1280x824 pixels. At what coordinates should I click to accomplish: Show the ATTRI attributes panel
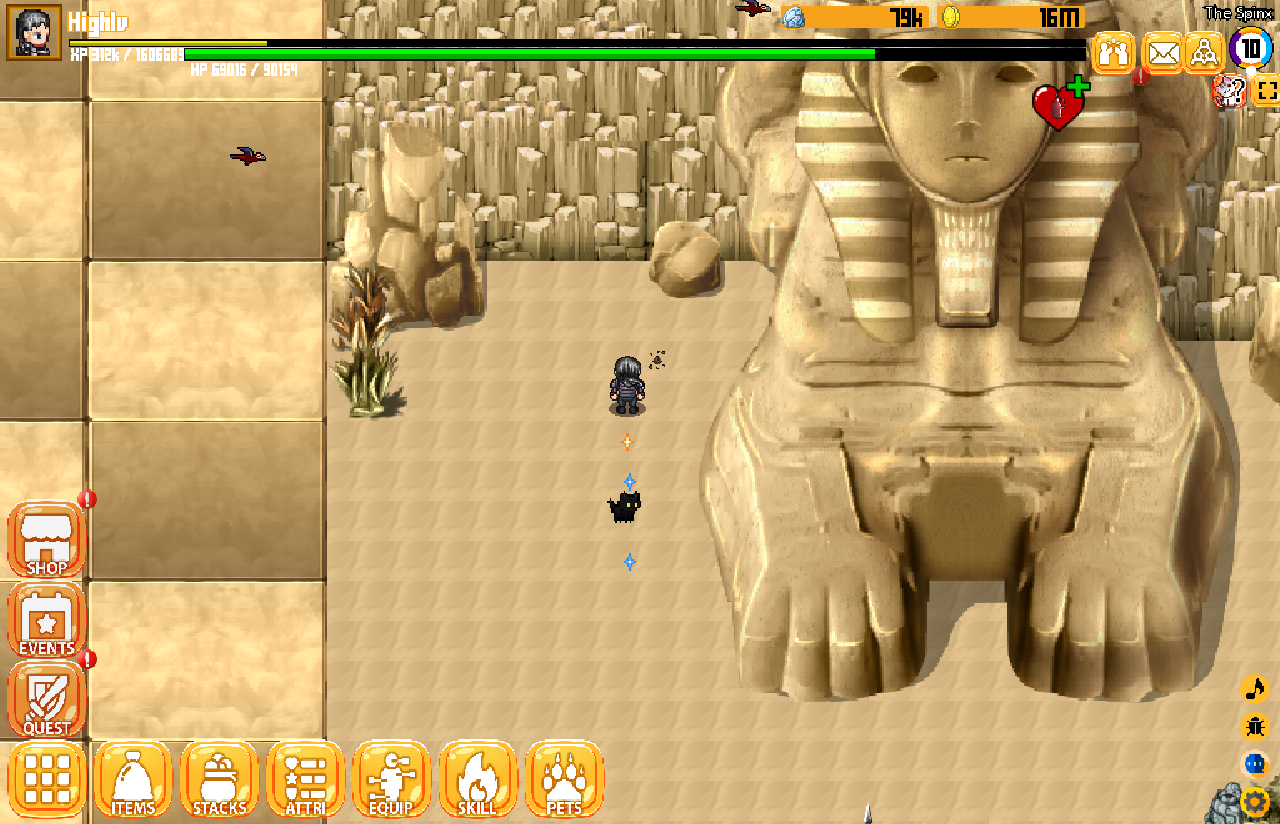click(x=306, y=779)
